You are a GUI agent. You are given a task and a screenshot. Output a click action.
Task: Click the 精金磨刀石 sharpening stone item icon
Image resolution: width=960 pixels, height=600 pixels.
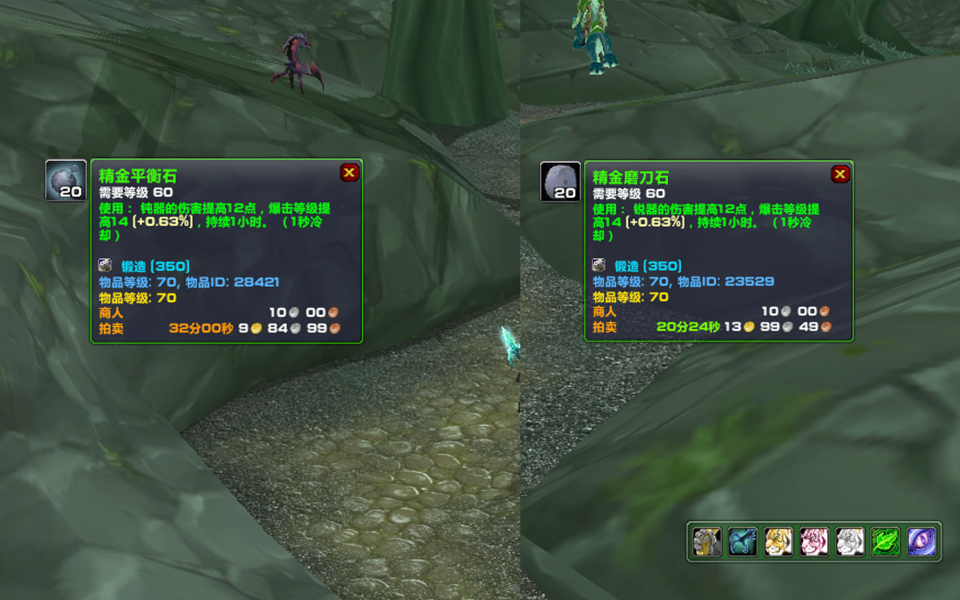(560, 182)
